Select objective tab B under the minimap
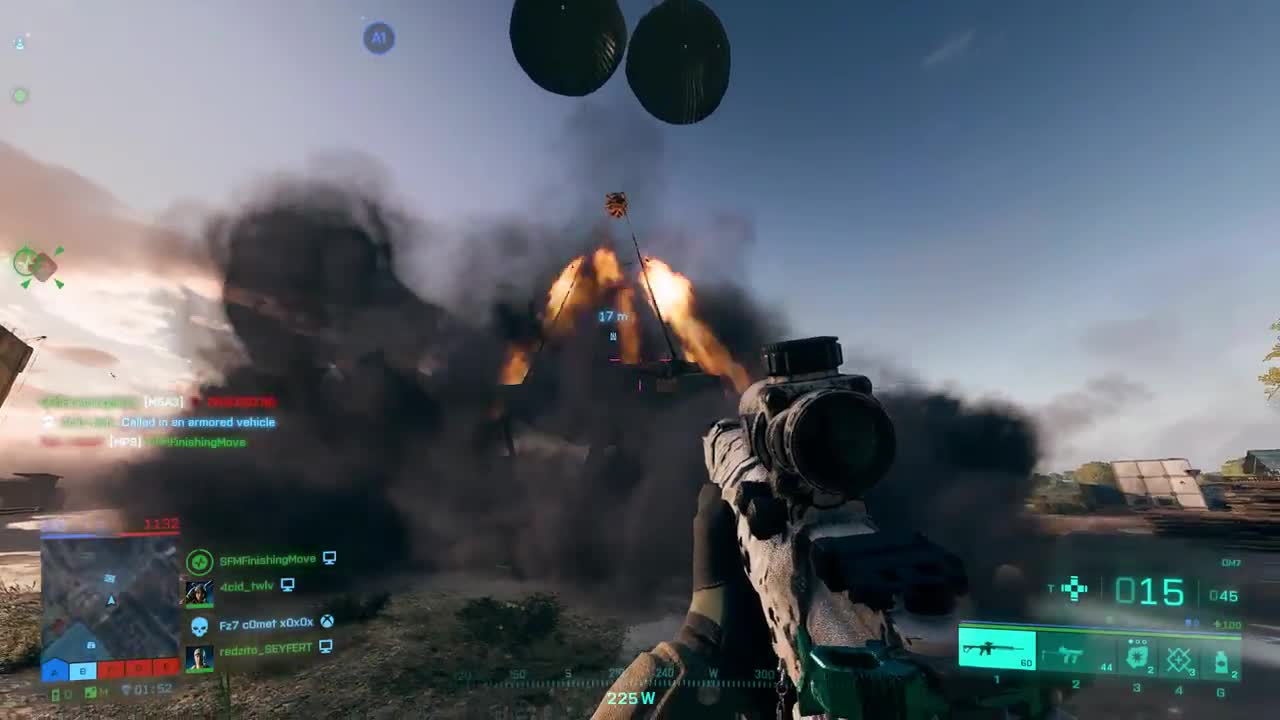This screenshot has height=720, width=1280. pos(82,669)
